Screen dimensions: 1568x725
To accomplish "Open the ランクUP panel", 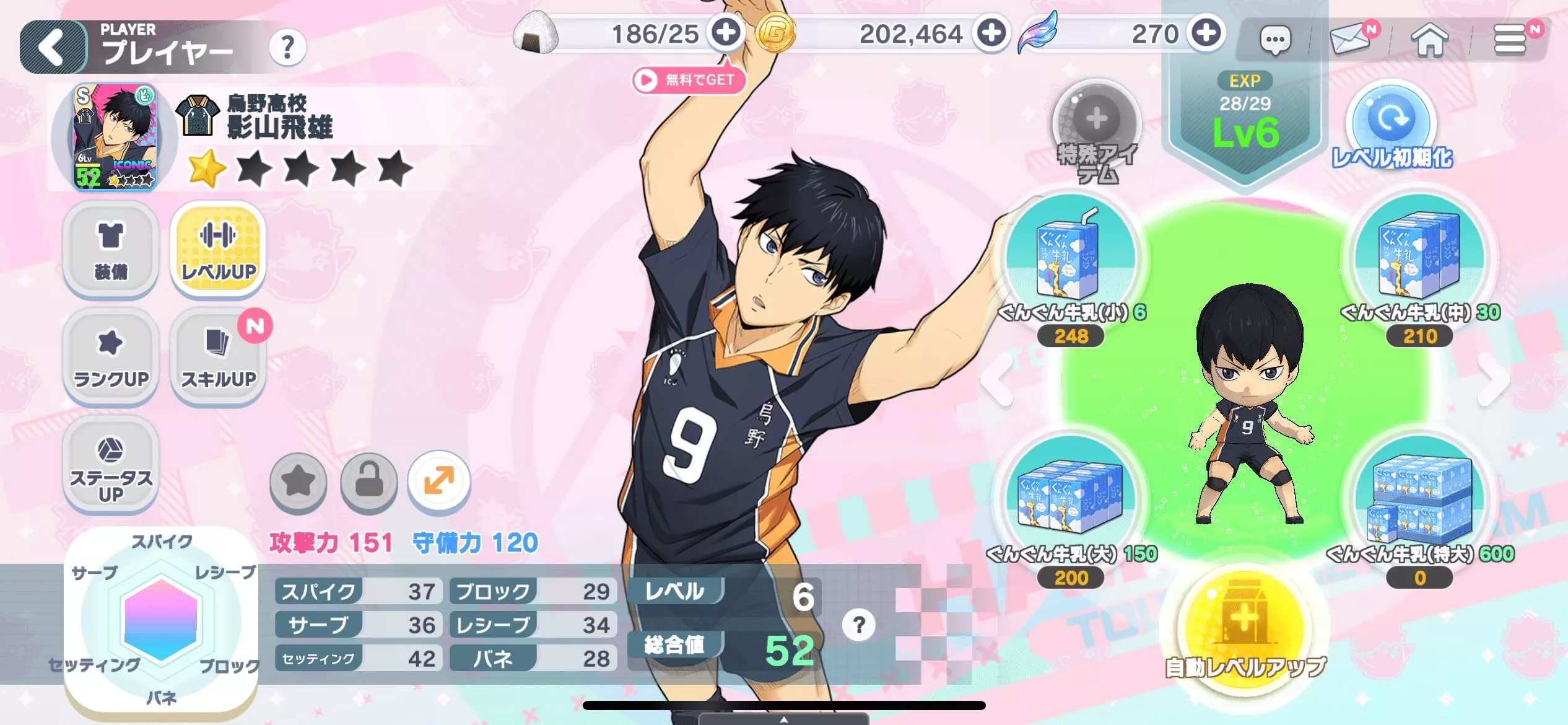I will pos(109,356).
